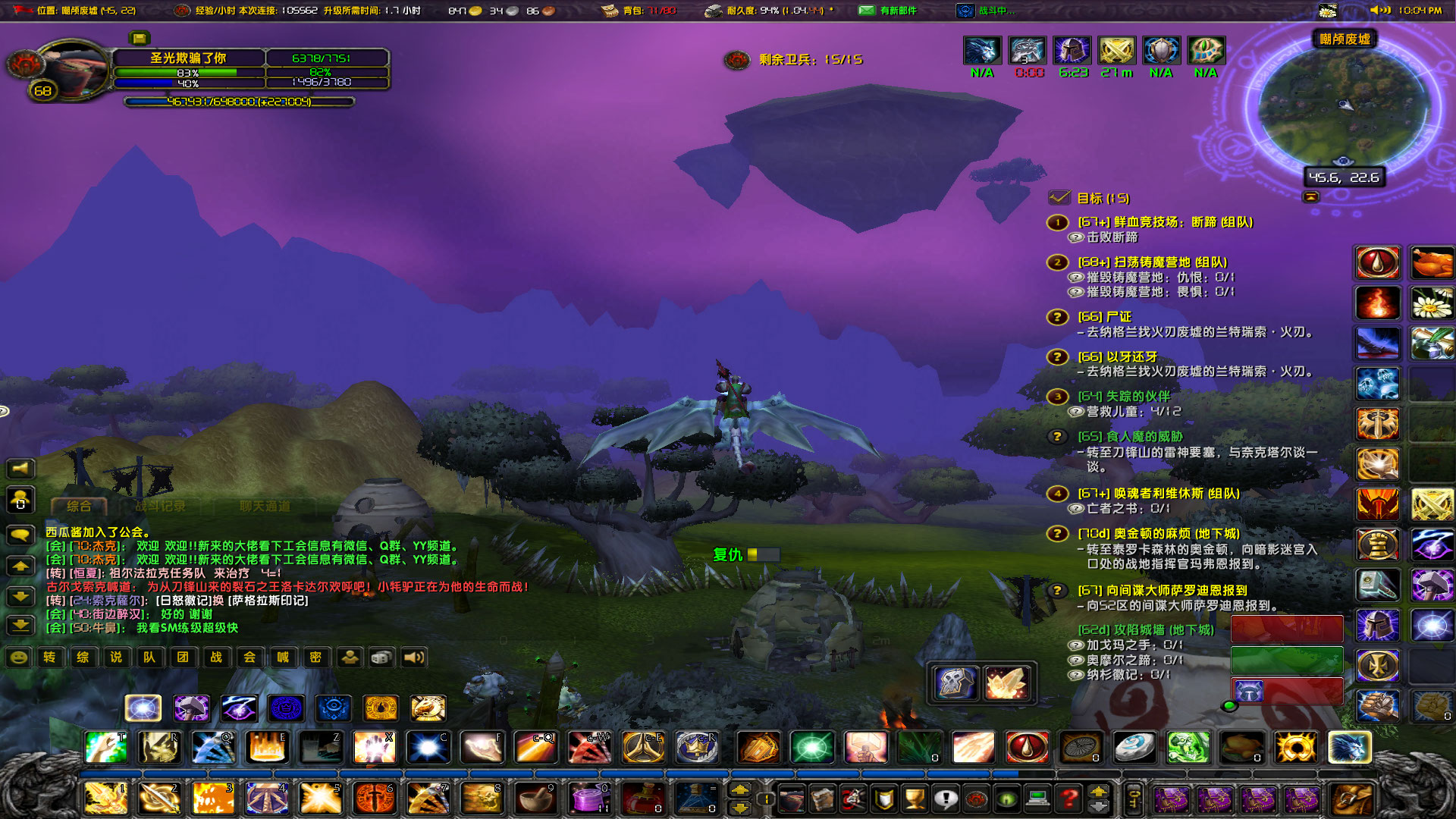1456x819 pixels.
Task: Click the 密 whisper channel button
Action: point(316,657)
